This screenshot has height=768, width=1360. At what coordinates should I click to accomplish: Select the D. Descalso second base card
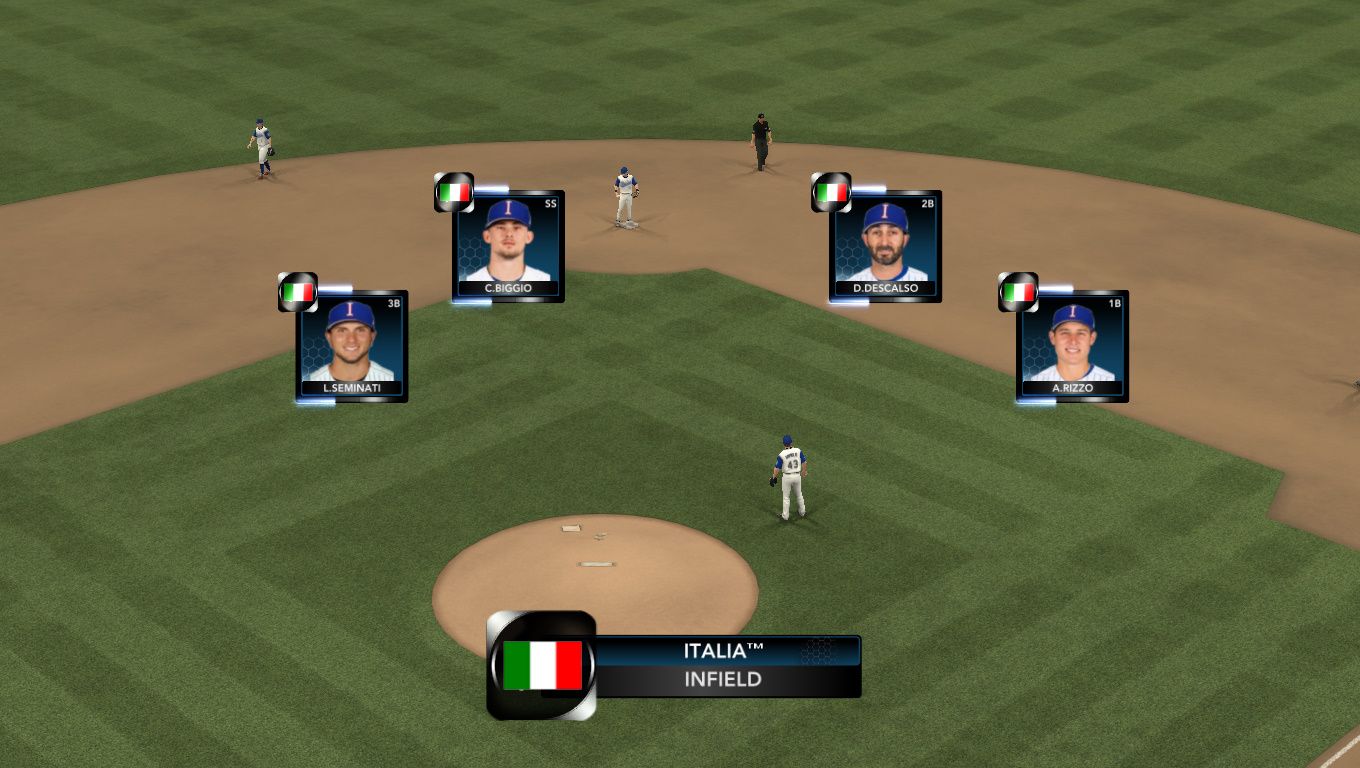point(885,245)
